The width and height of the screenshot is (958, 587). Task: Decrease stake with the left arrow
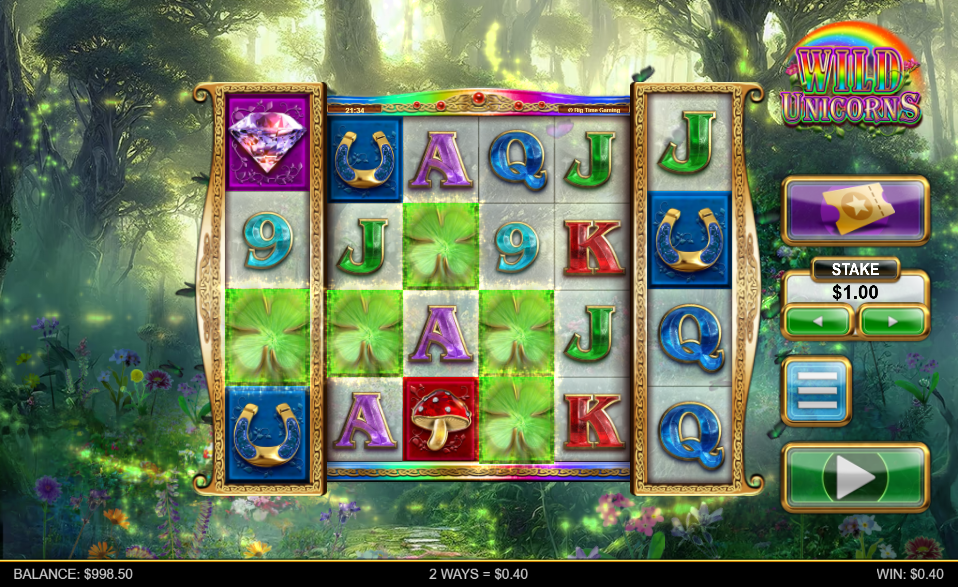(817, 322)
